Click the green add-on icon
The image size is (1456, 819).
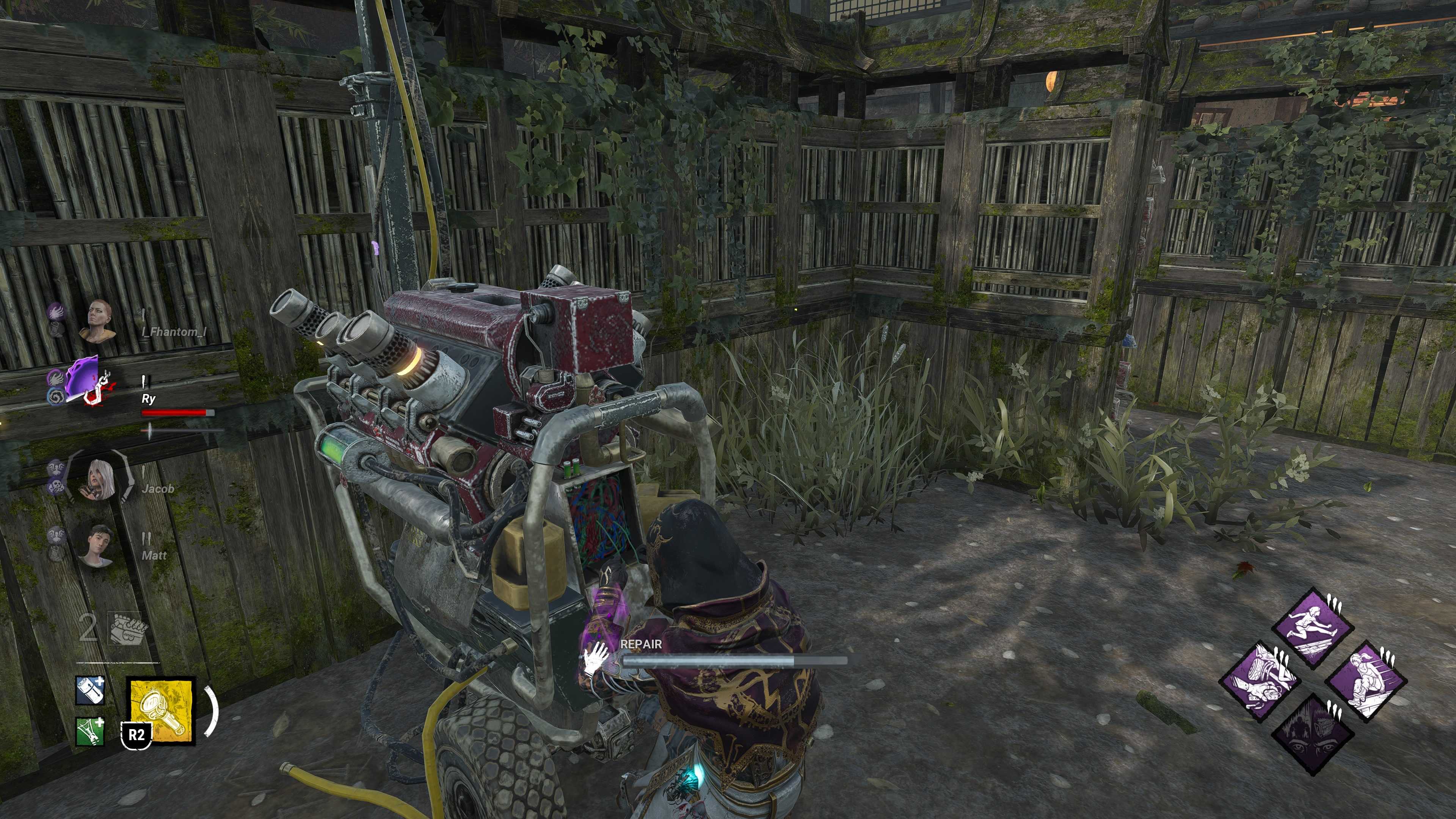[x=90, y=731]
